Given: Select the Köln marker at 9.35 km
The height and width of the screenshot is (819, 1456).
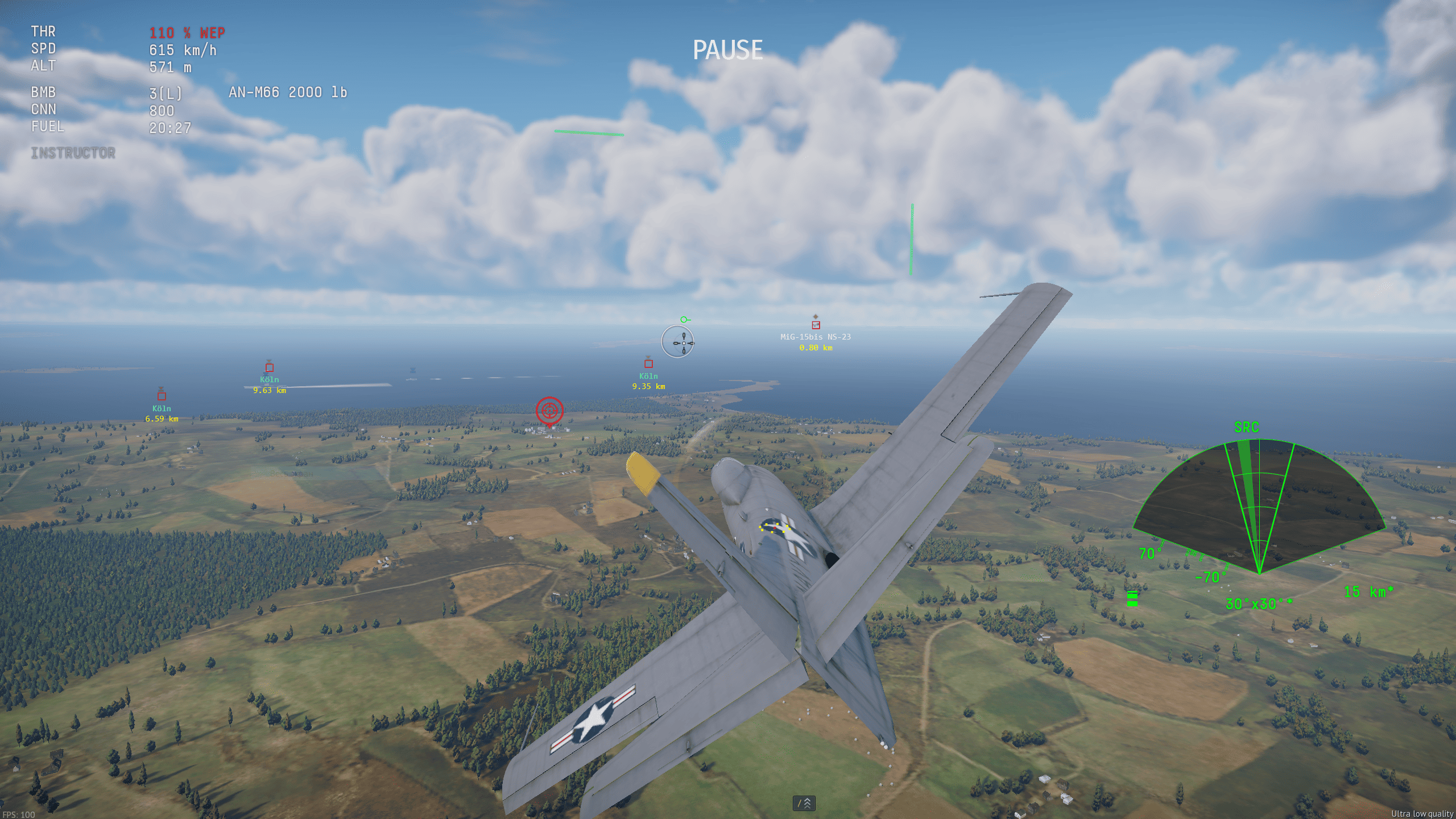Looking at the screenshot, I should click(648, 363).
